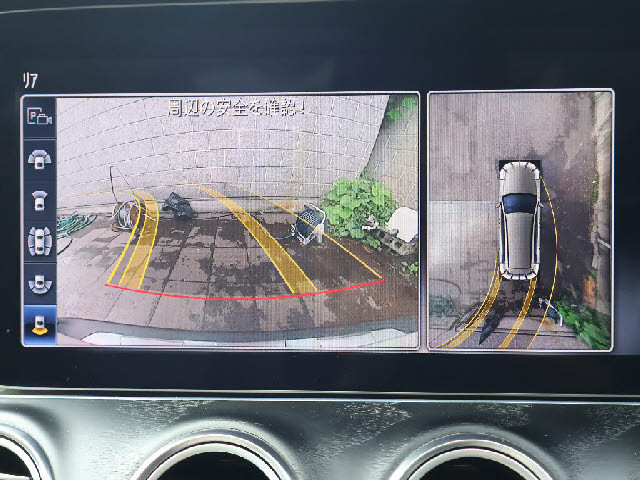This screenshot has width=640, height=480.
Task: Switch to the front wide-angle camera view
Action: tap(40, 158)
